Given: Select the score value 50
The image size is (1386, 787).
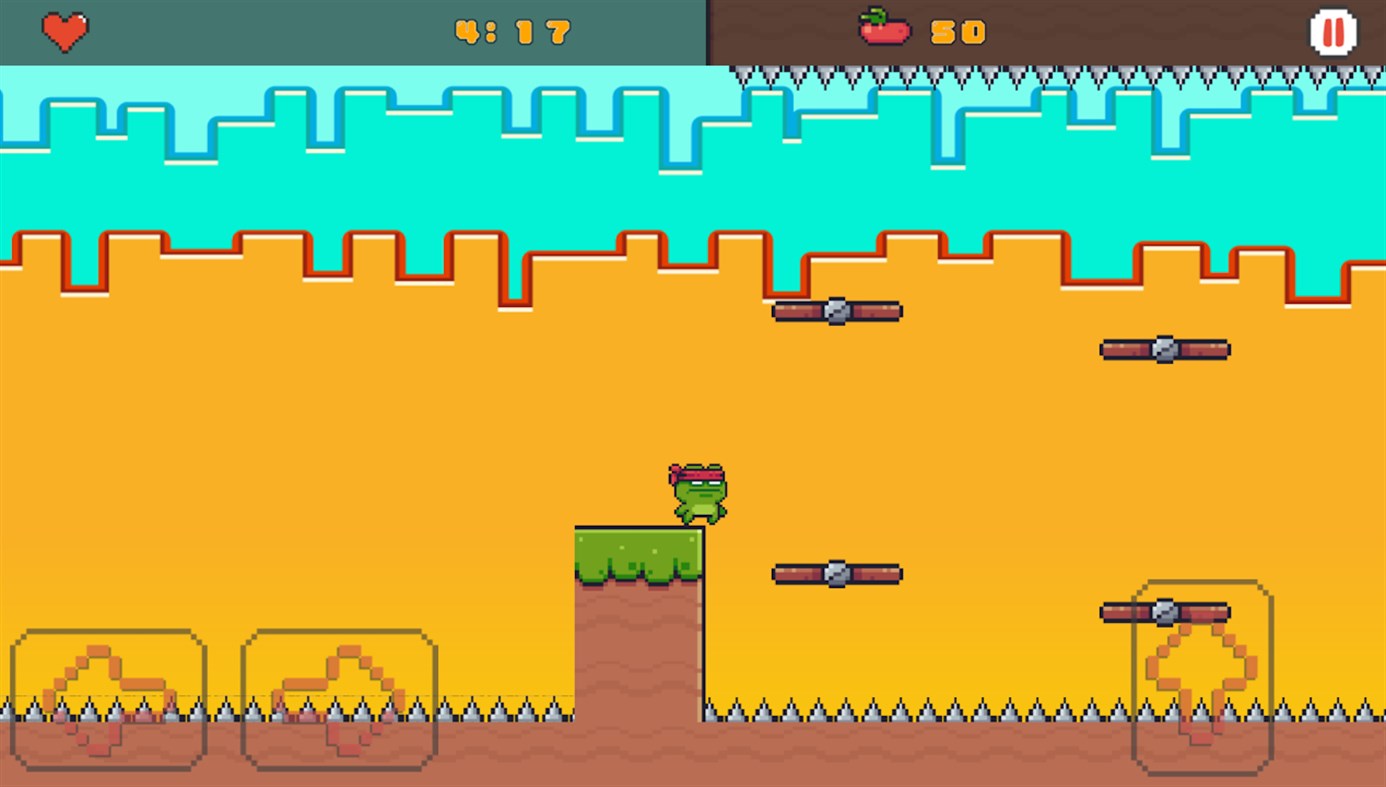Looking at the screenshot, I should [x=958, y=31].
